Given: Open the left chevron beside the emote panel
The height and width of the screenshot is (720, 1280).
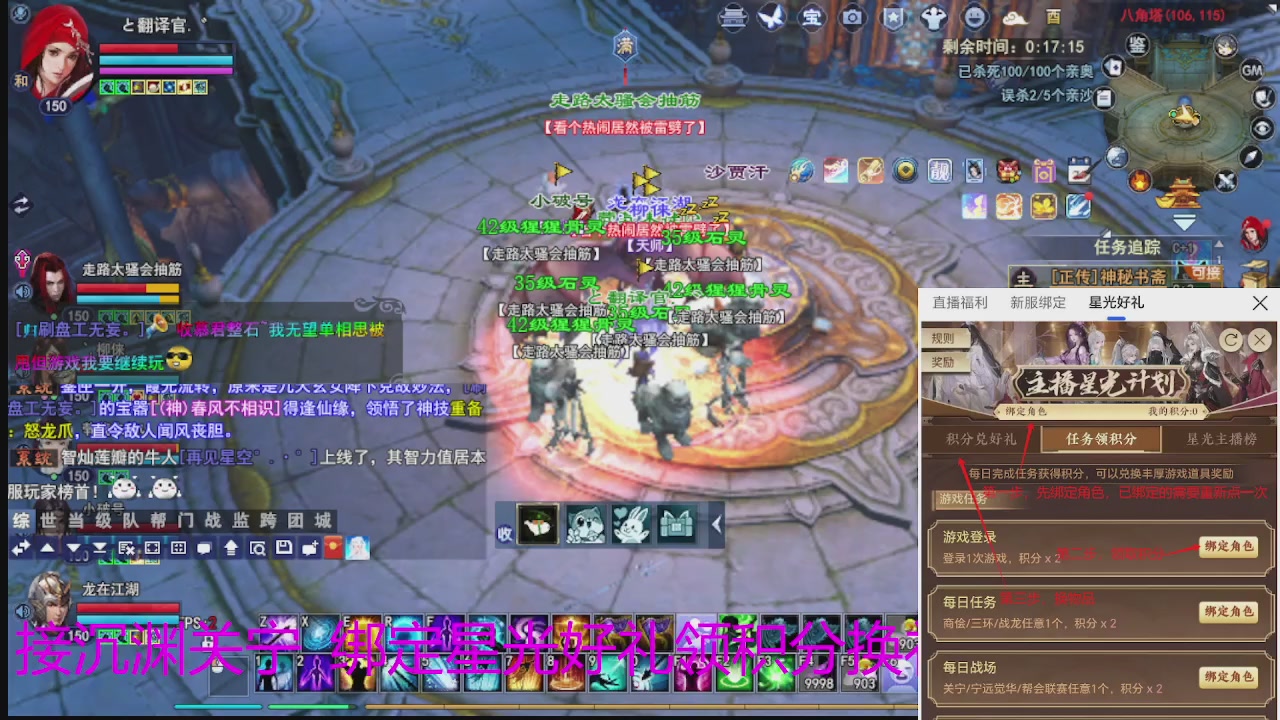Looking at the screenshot, I should point(715,525).
